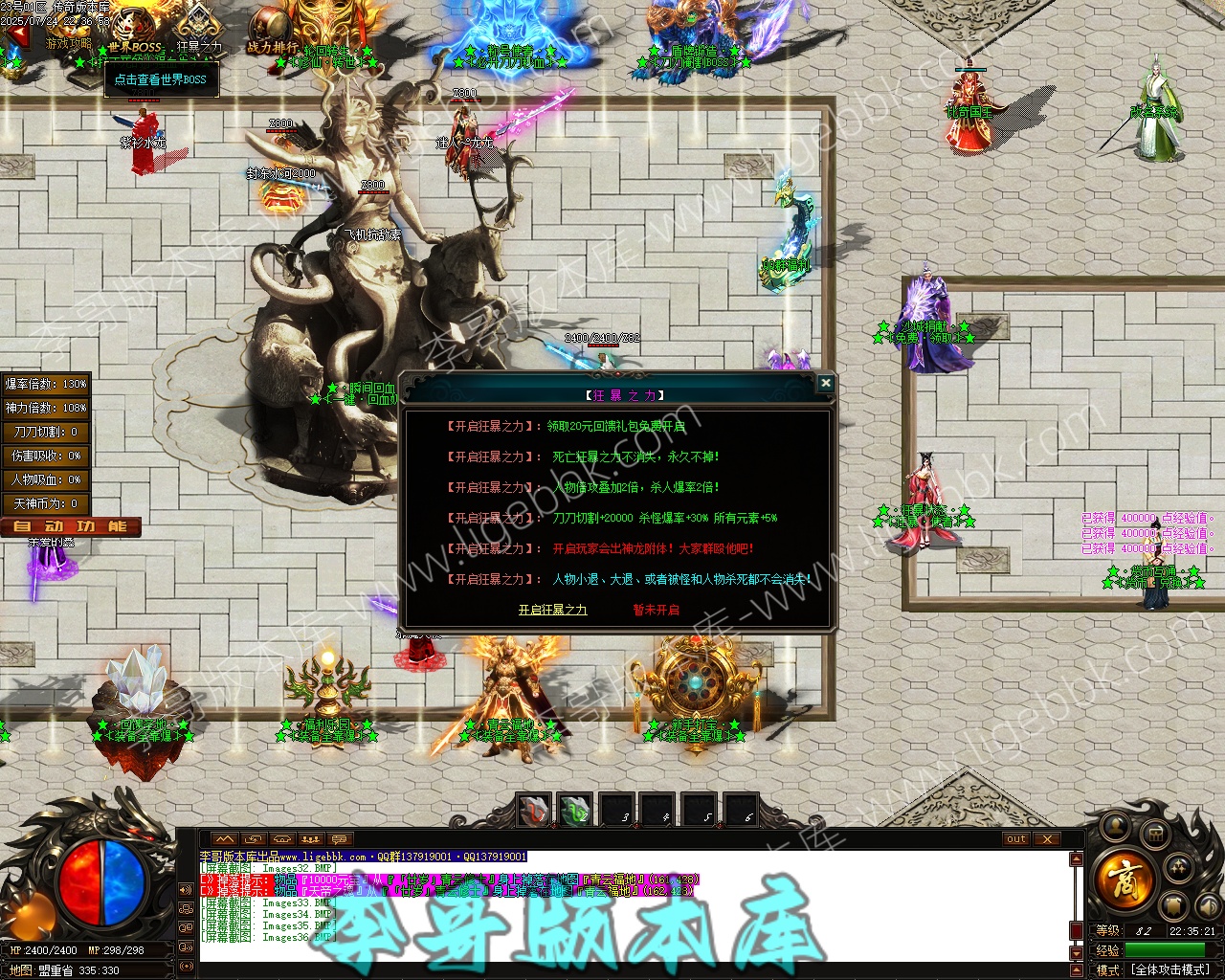The width and height of the screenshot is (1225, 980).
Task: Click the chat panel 'out' button
Action: [x=1016, y=839]
